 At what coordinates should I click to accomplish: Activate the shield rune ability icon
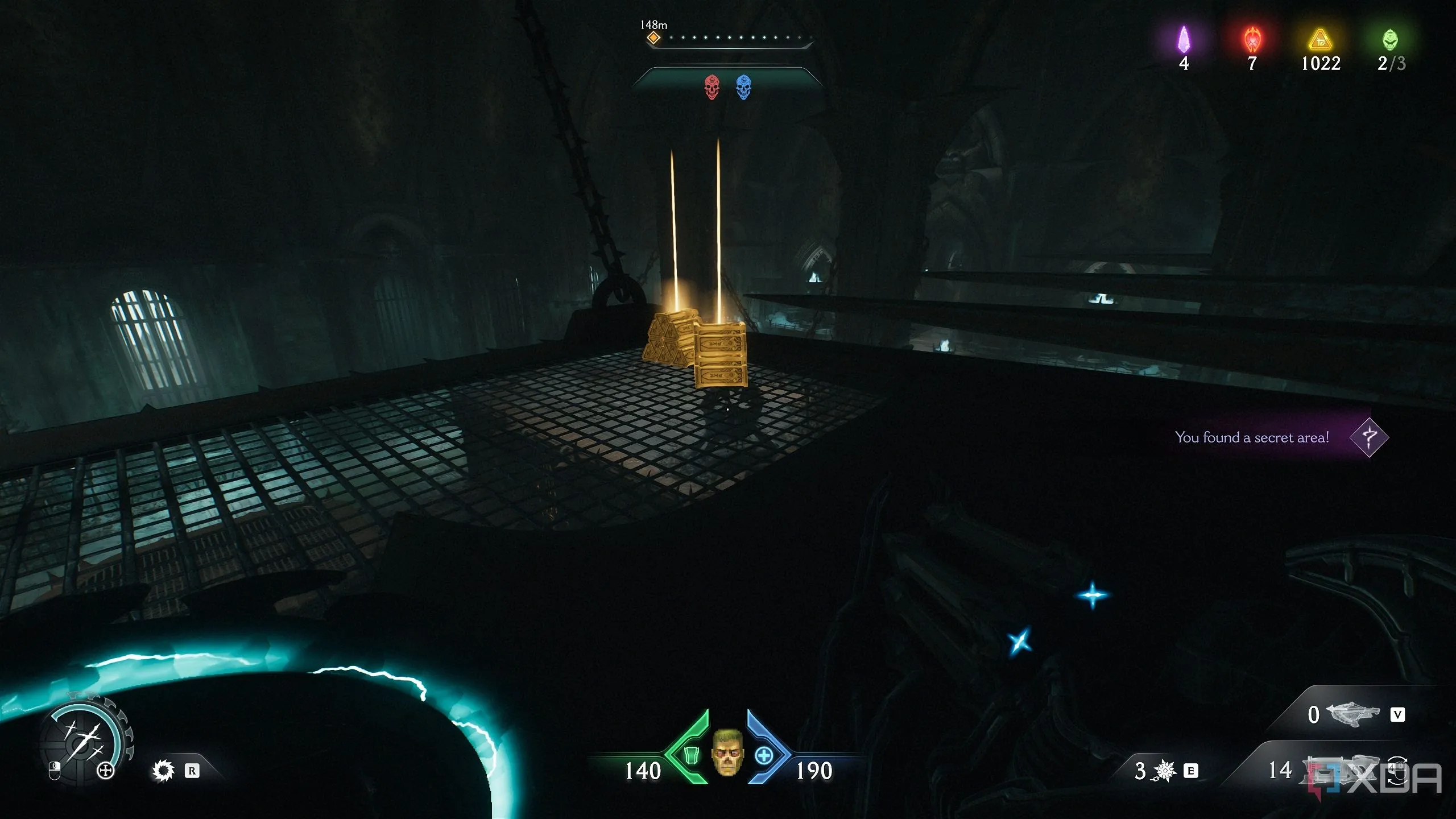click(x=163, y=771)
